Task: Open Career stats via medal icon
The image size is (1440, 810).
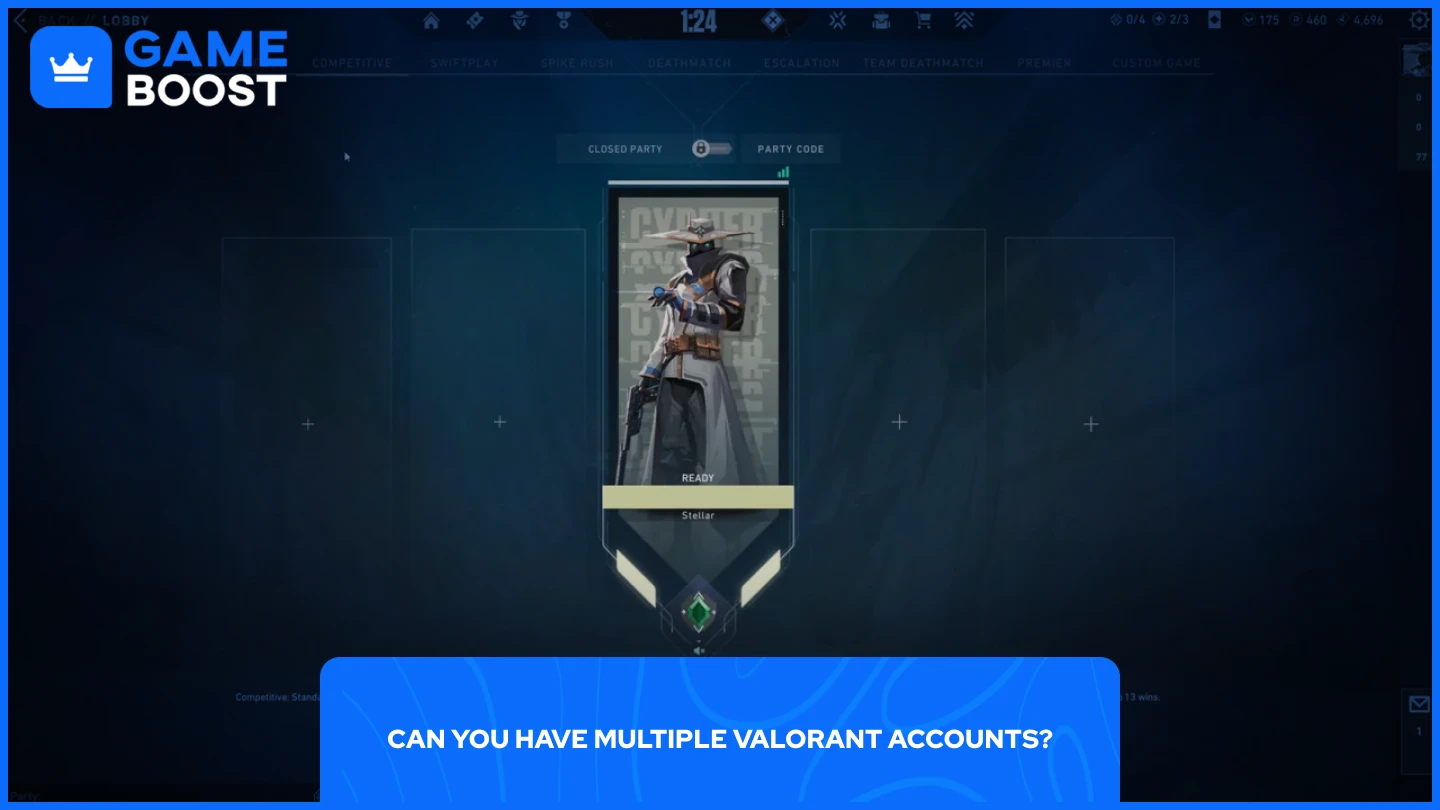Action: (x=563, y=20)
